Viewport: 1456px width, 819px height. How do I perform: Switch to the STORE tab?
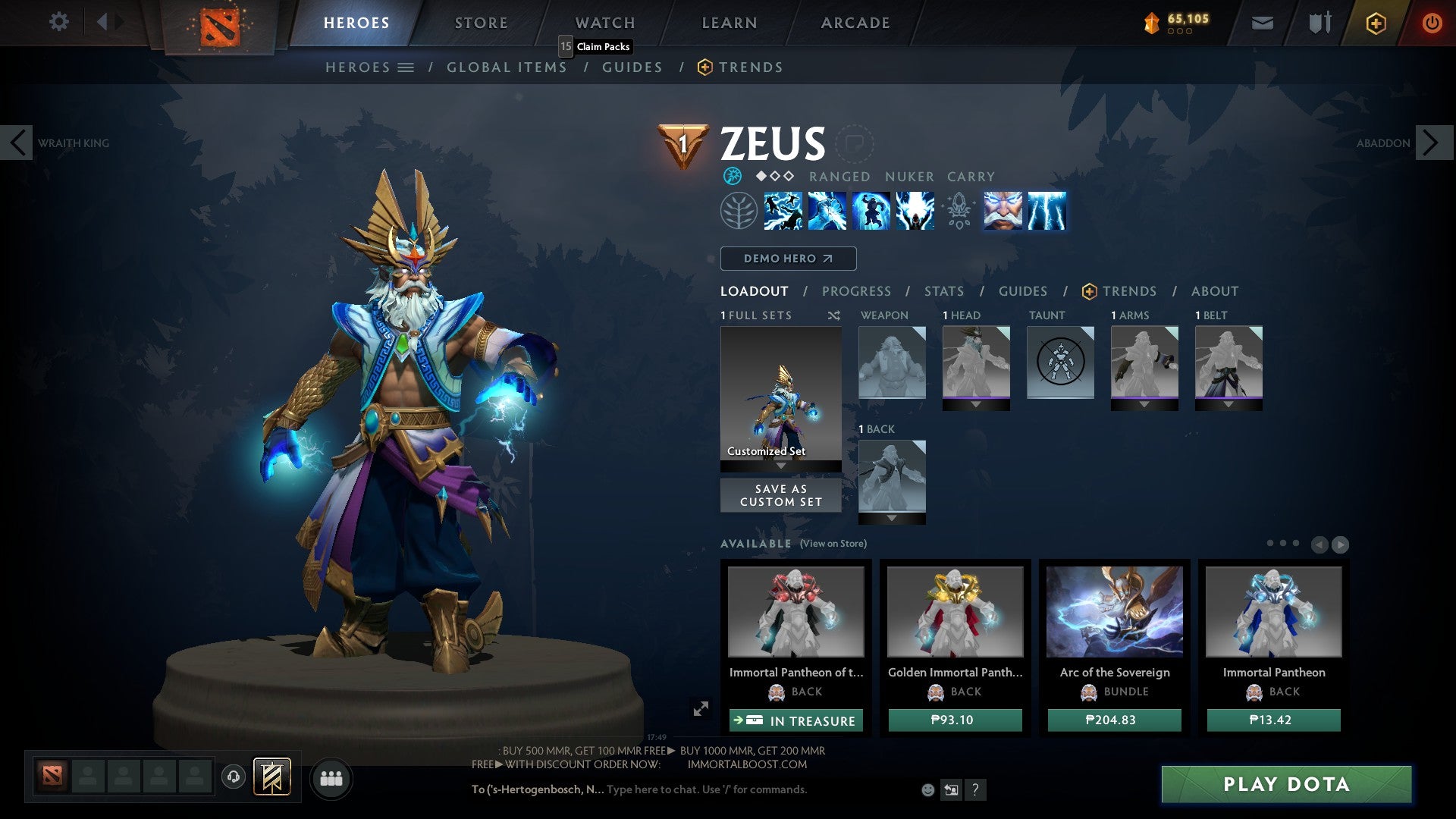pos(480,22)
